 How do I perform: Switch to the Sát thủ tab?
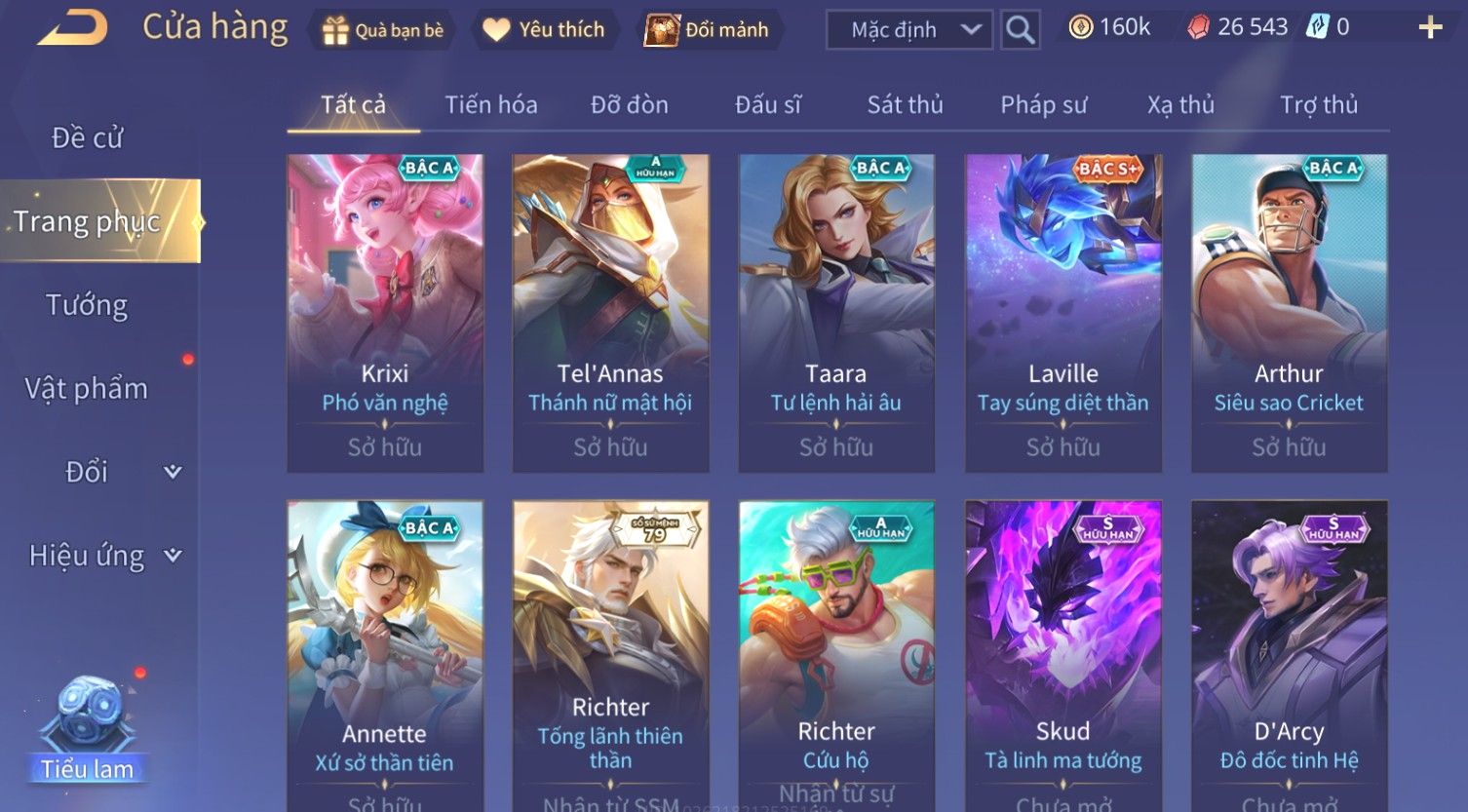(905, 104)
